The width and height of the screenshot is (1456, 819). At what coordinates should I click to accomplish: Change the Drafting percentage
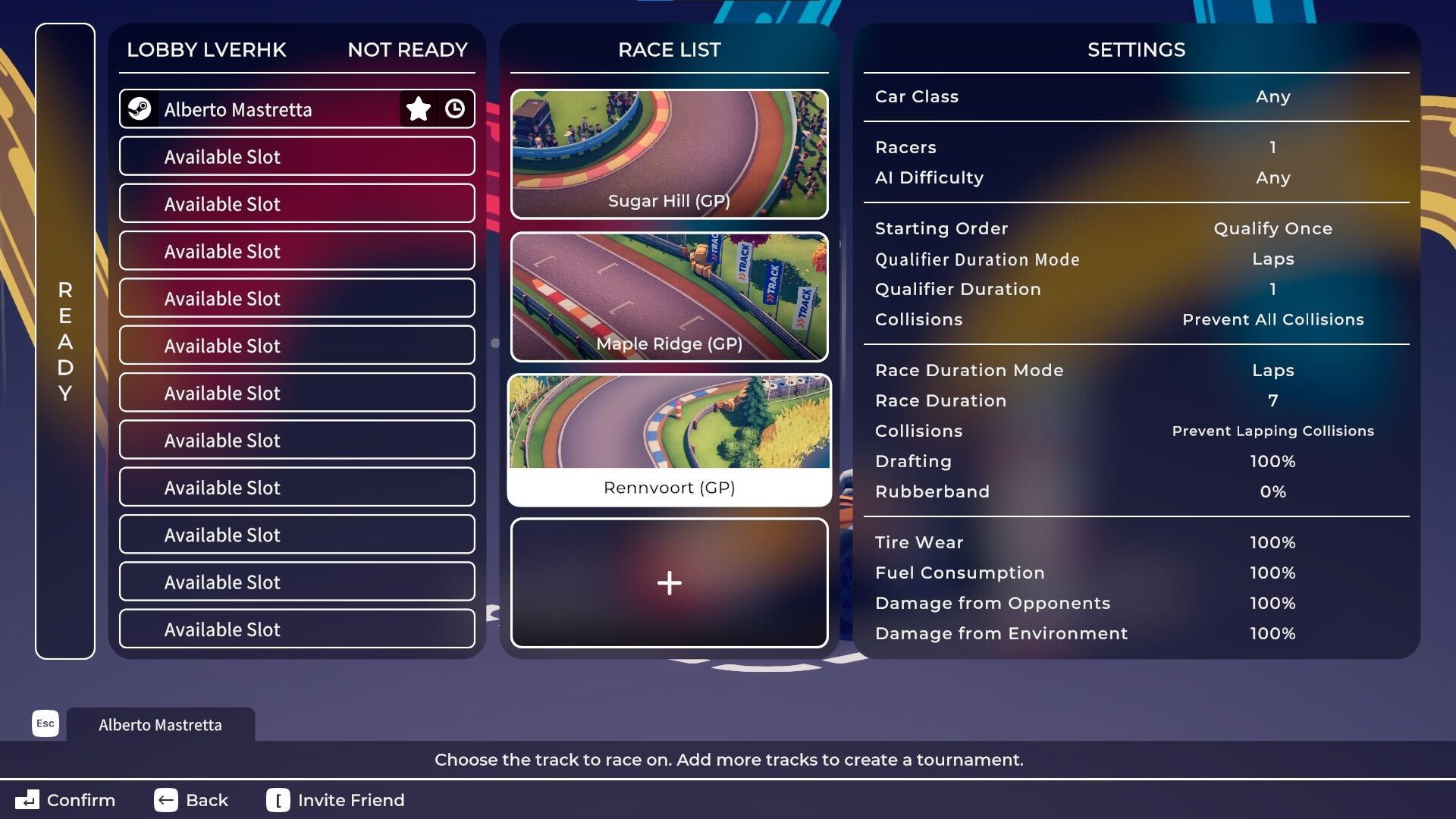click(x=1136, y=461)
